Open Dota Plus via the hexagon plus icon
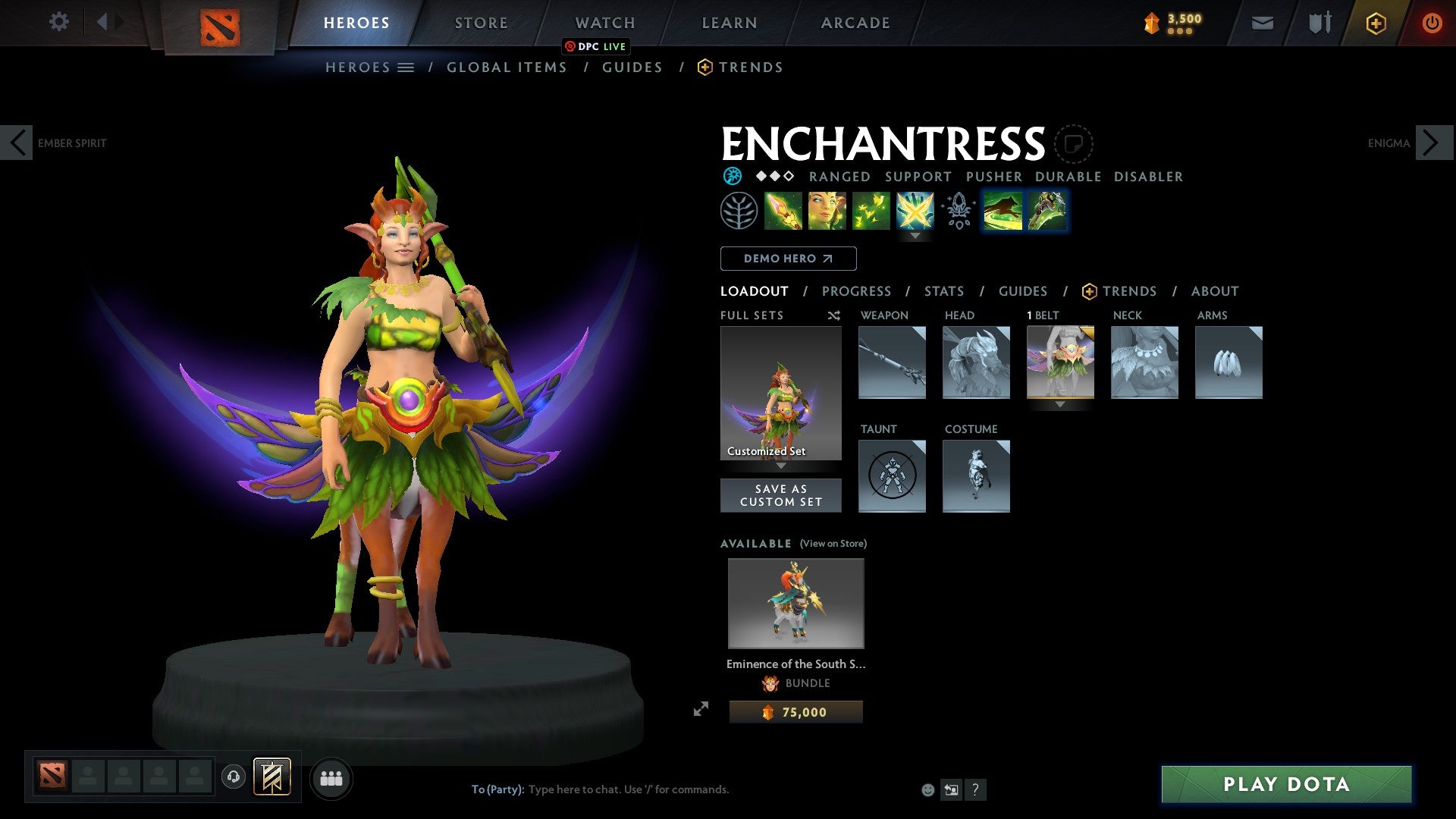1456x819 pixels. [1375, 23]
